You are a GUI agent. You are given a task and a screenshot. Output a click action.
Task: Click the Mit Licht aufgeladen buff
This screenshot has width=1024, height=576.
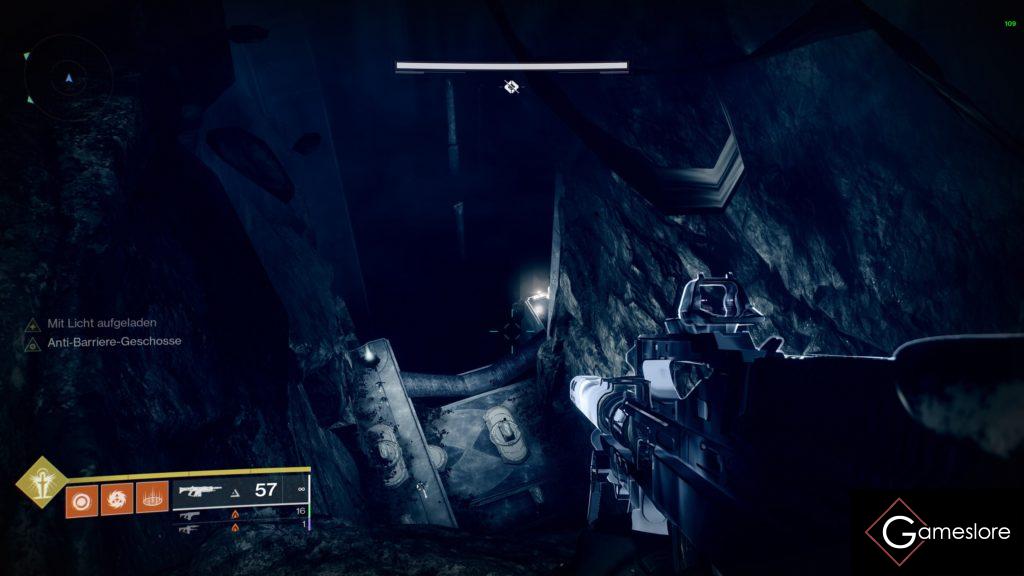pos(102,324)
